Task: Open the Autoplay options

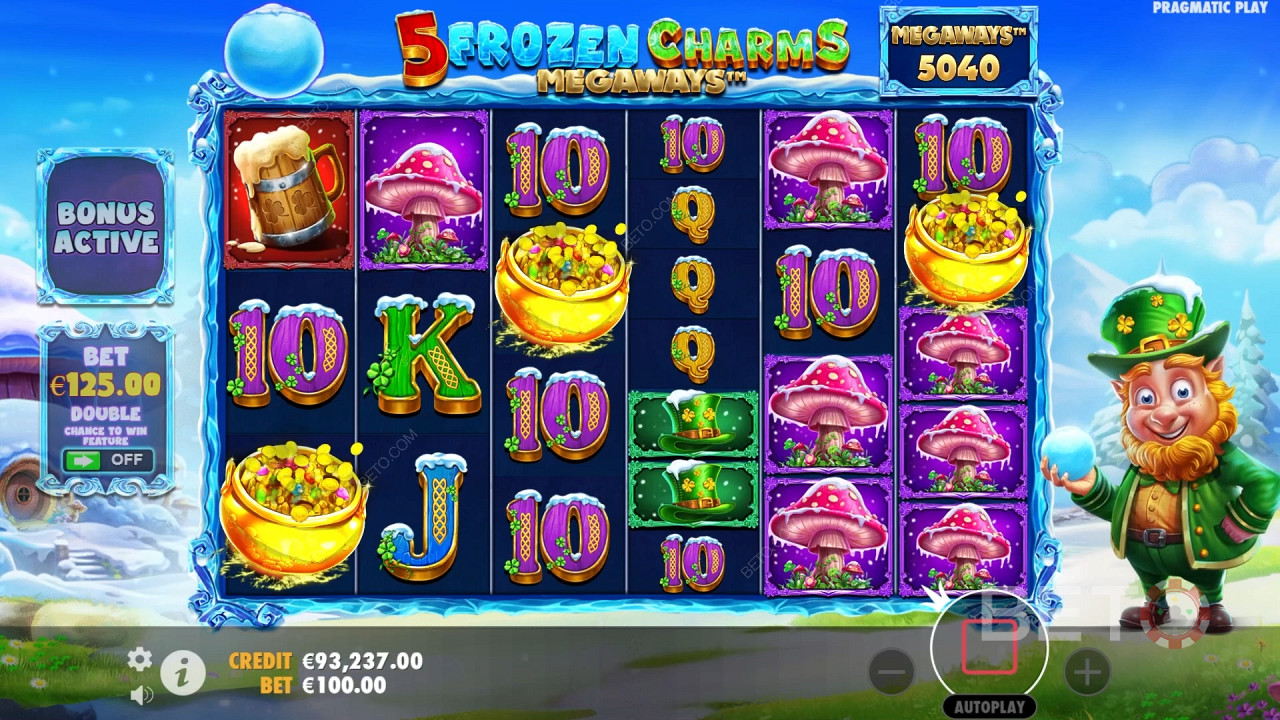Action: click(989, 706)
